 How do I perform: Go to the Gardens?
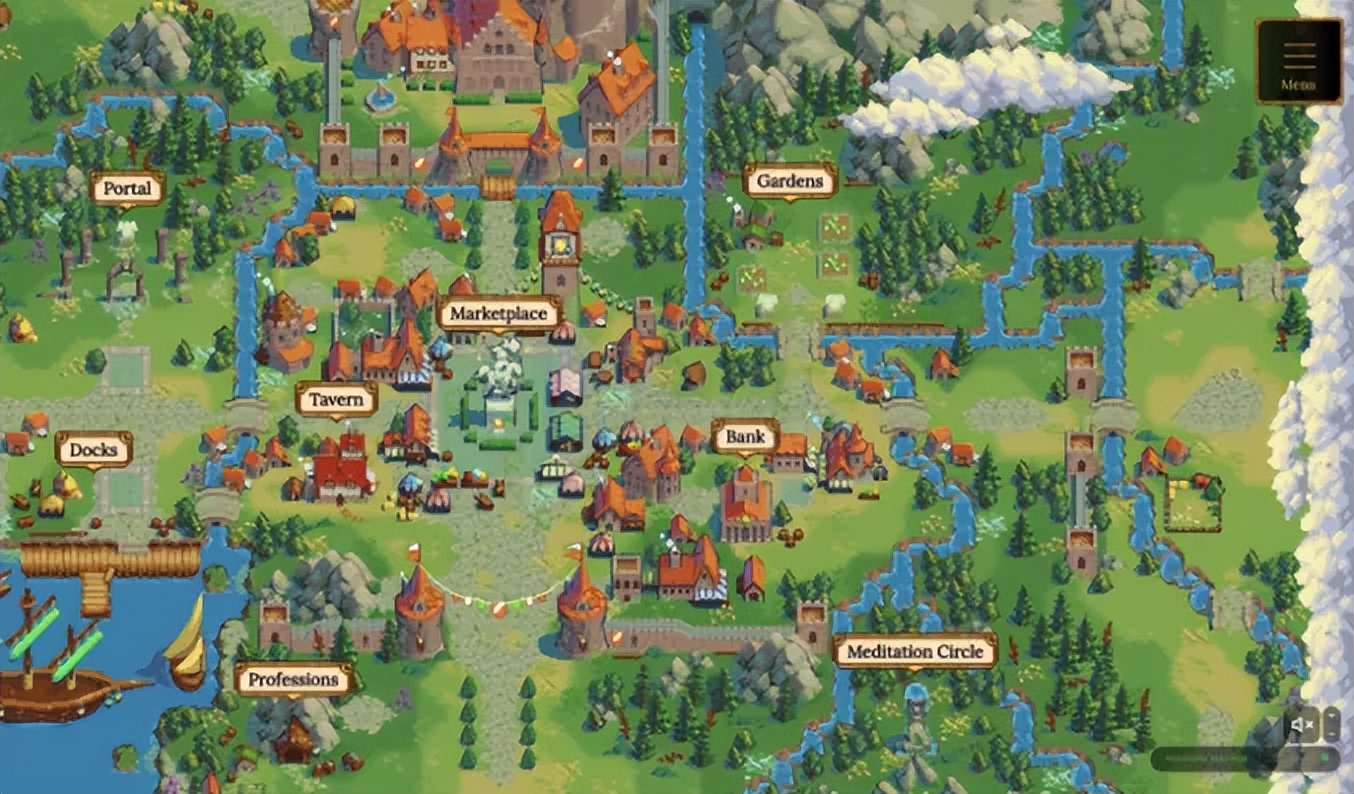pos(789,181)
